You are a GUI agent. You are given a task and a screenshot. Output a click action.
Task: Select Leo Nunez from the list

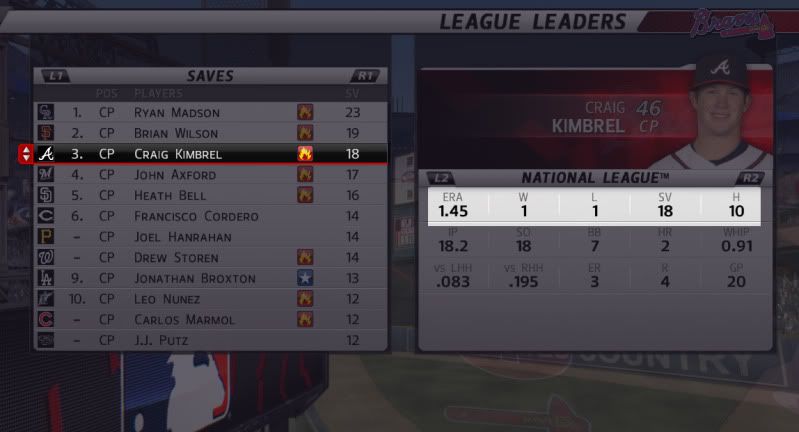[210, 299]
